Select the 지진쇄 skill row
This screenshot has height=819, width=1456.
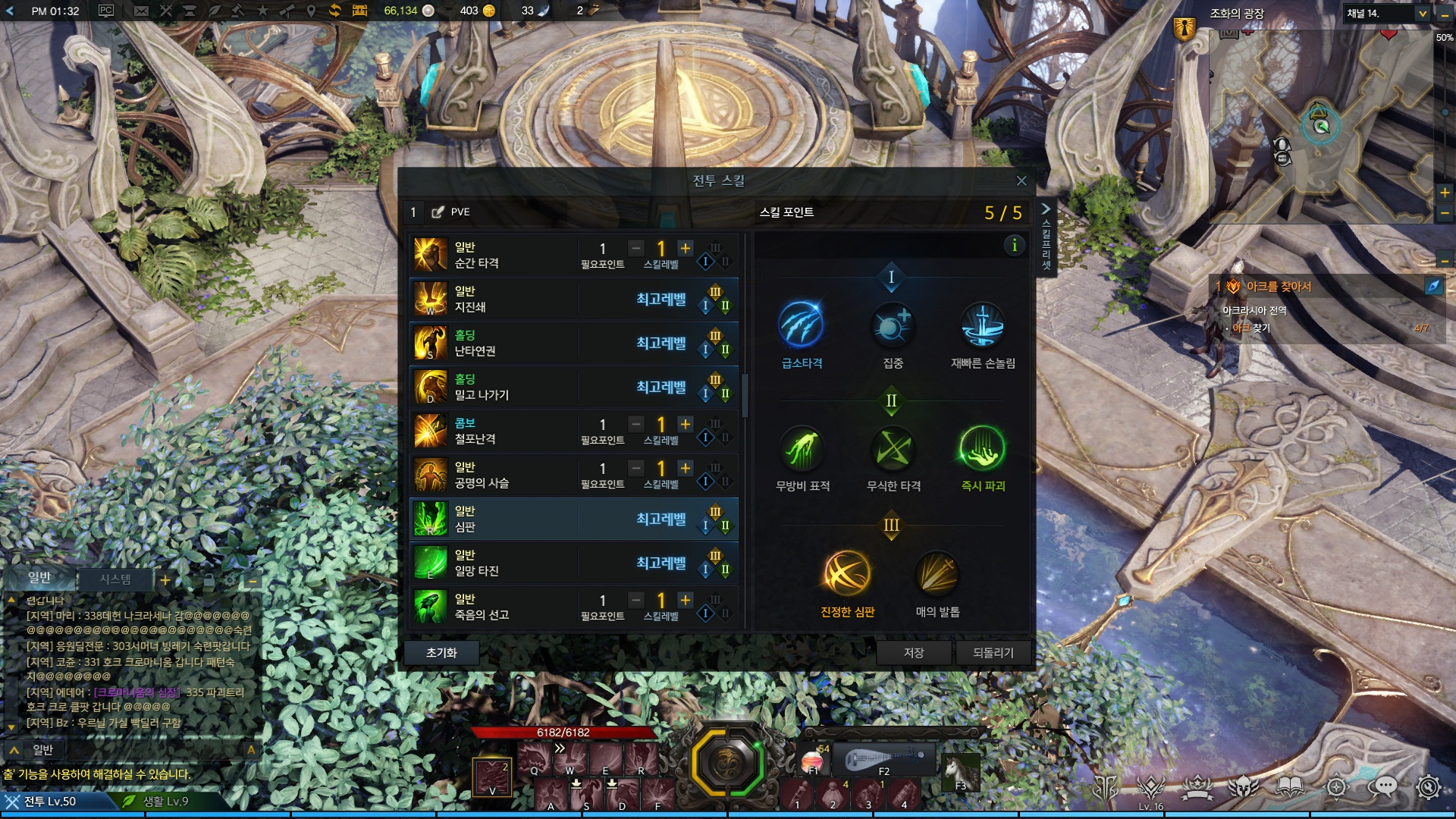tap(493, 300)
